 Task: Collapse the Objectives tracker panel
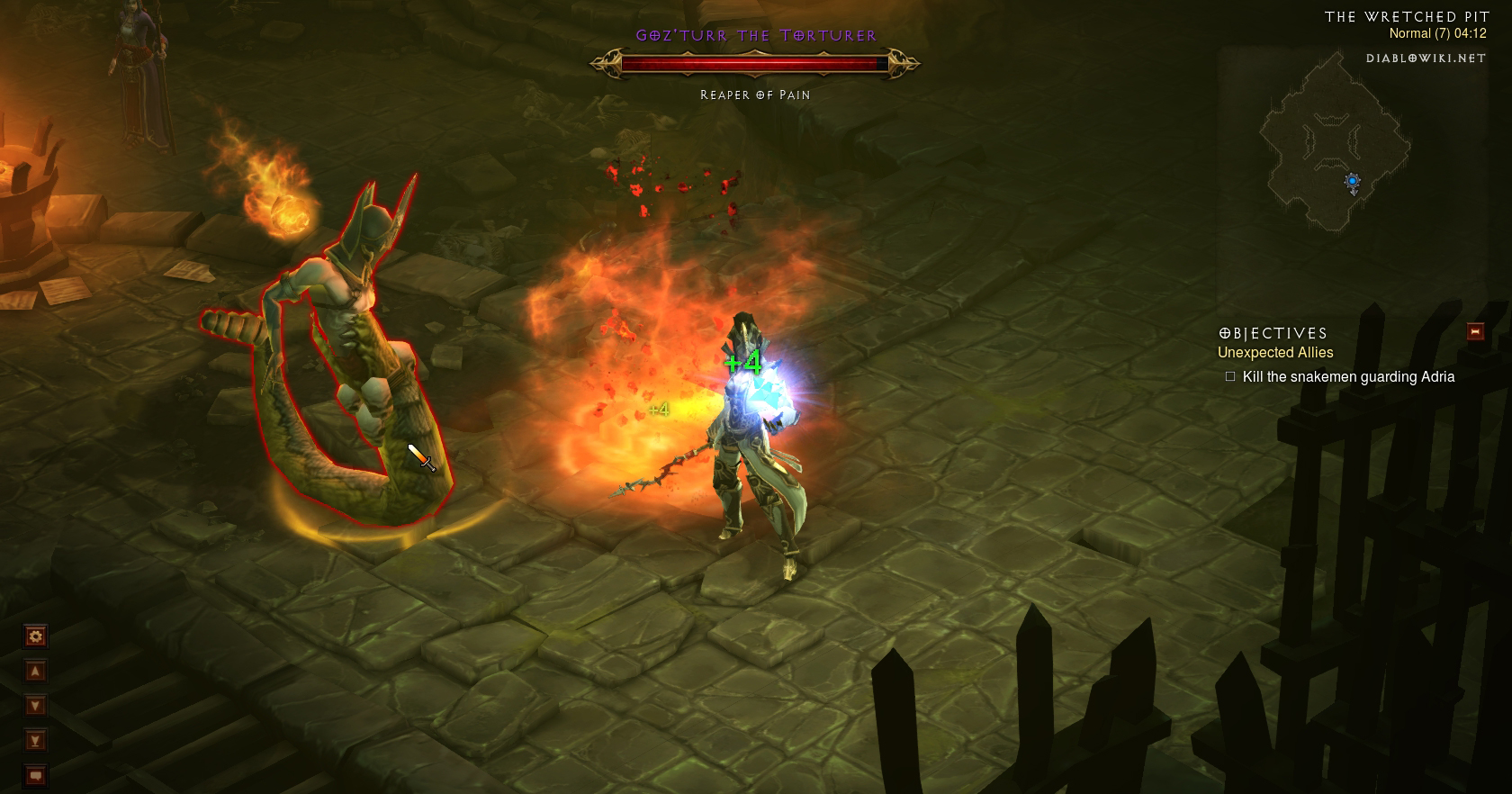pos(1475,331)
